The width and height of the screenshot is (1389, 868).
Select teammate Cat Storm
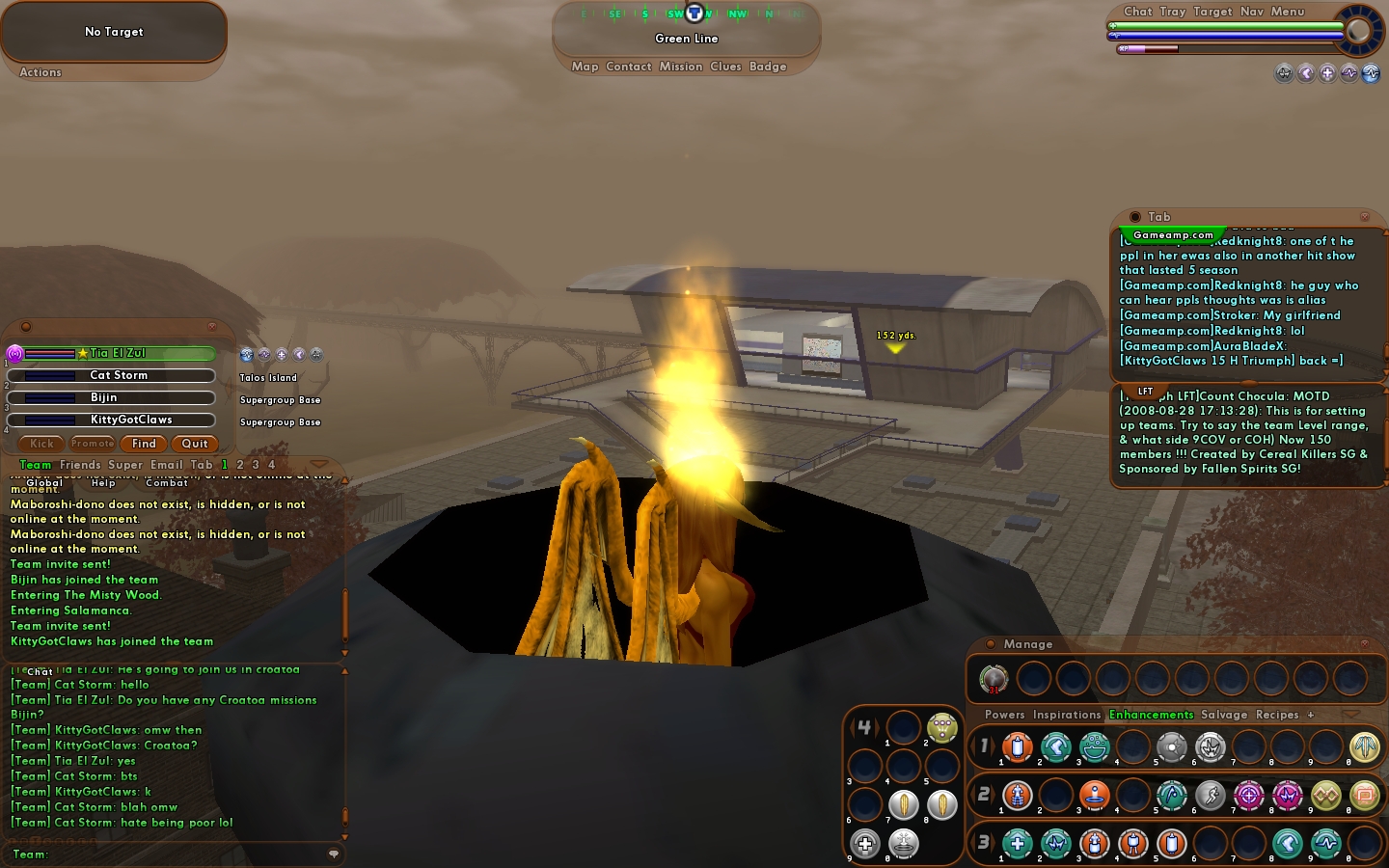pos(119,375)
